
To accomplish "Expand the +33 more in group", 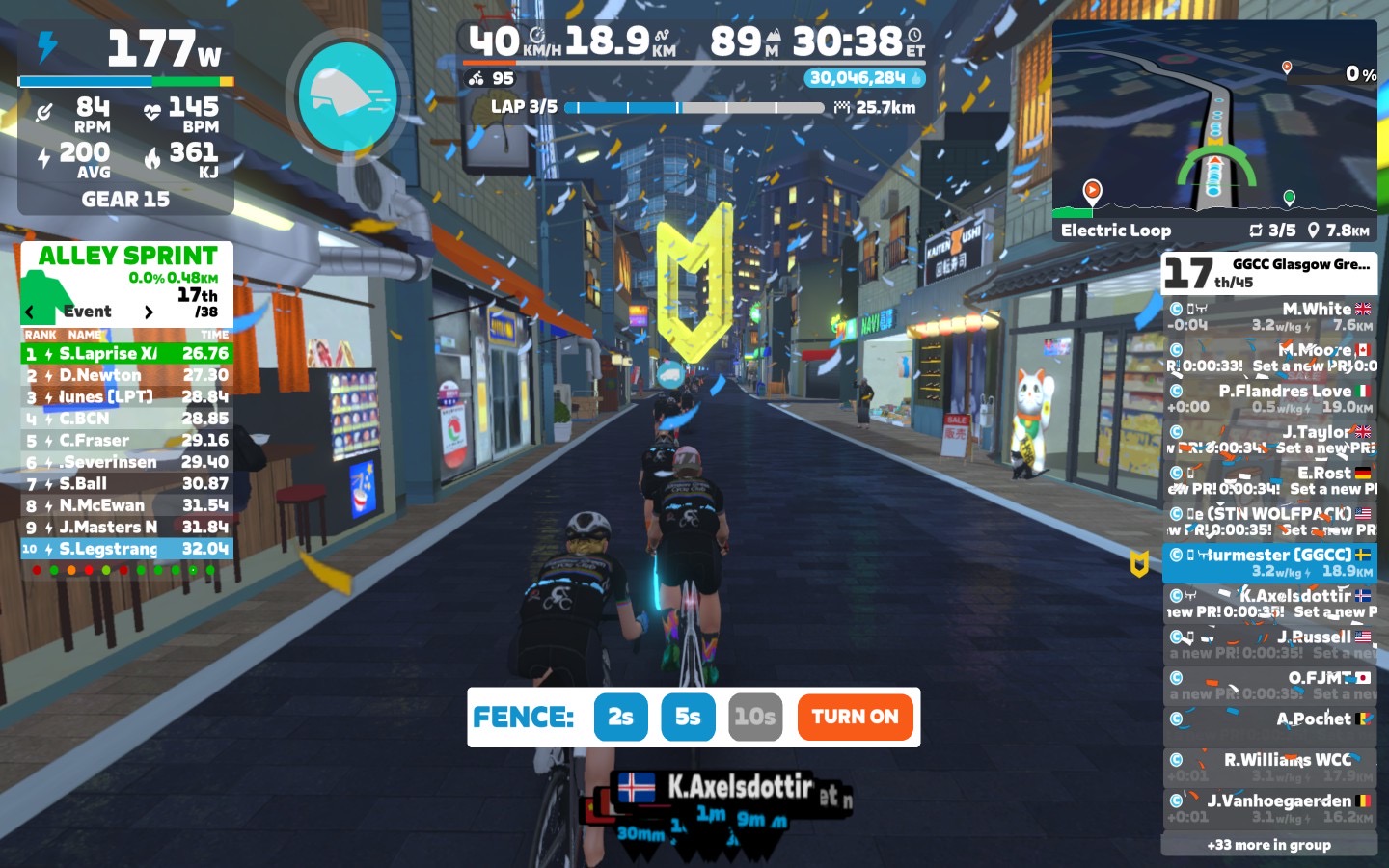I will tap(1268, 845).
